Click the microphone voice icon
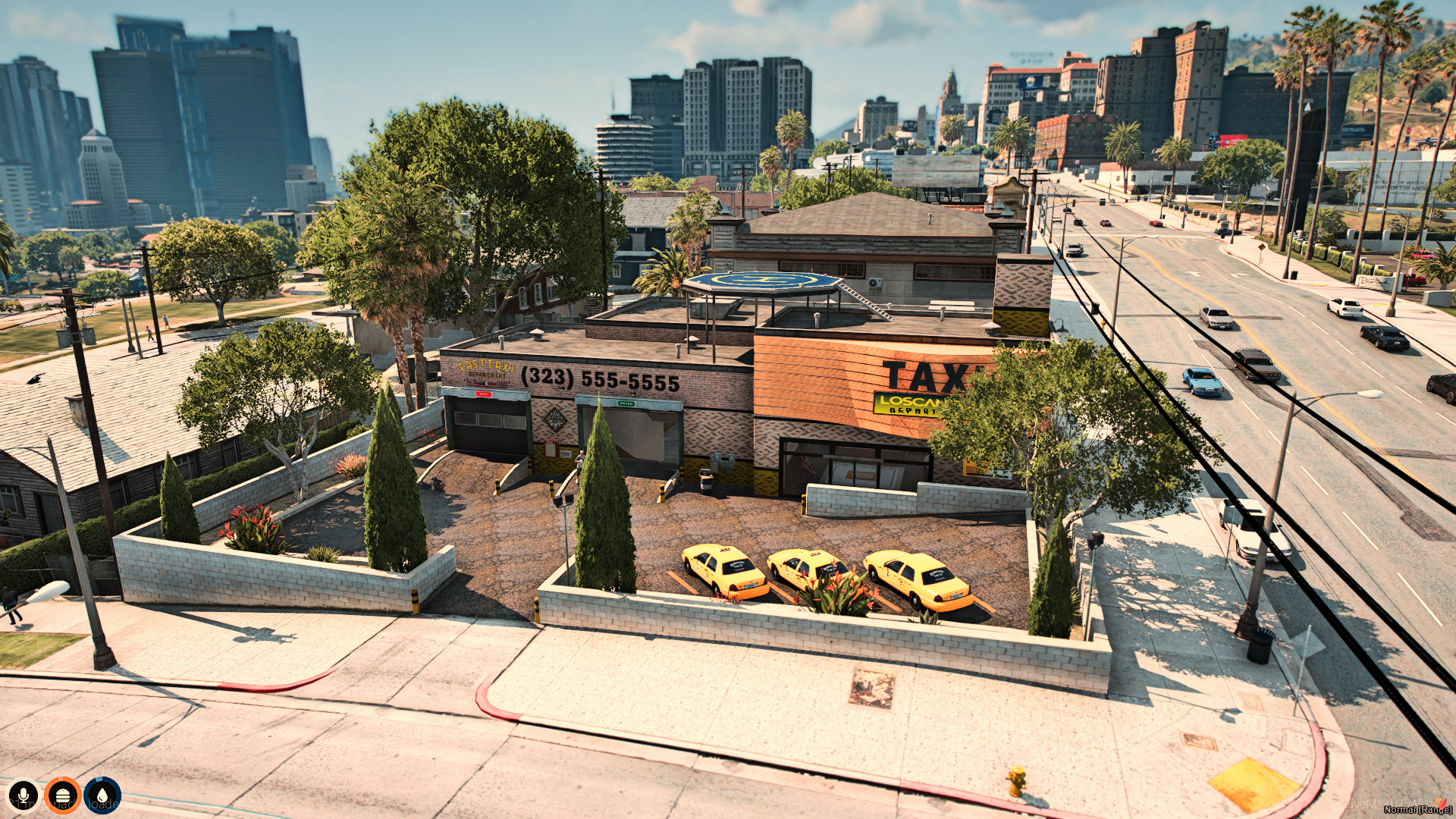Viewport: 1456px width, 819px height. (24, 795)
